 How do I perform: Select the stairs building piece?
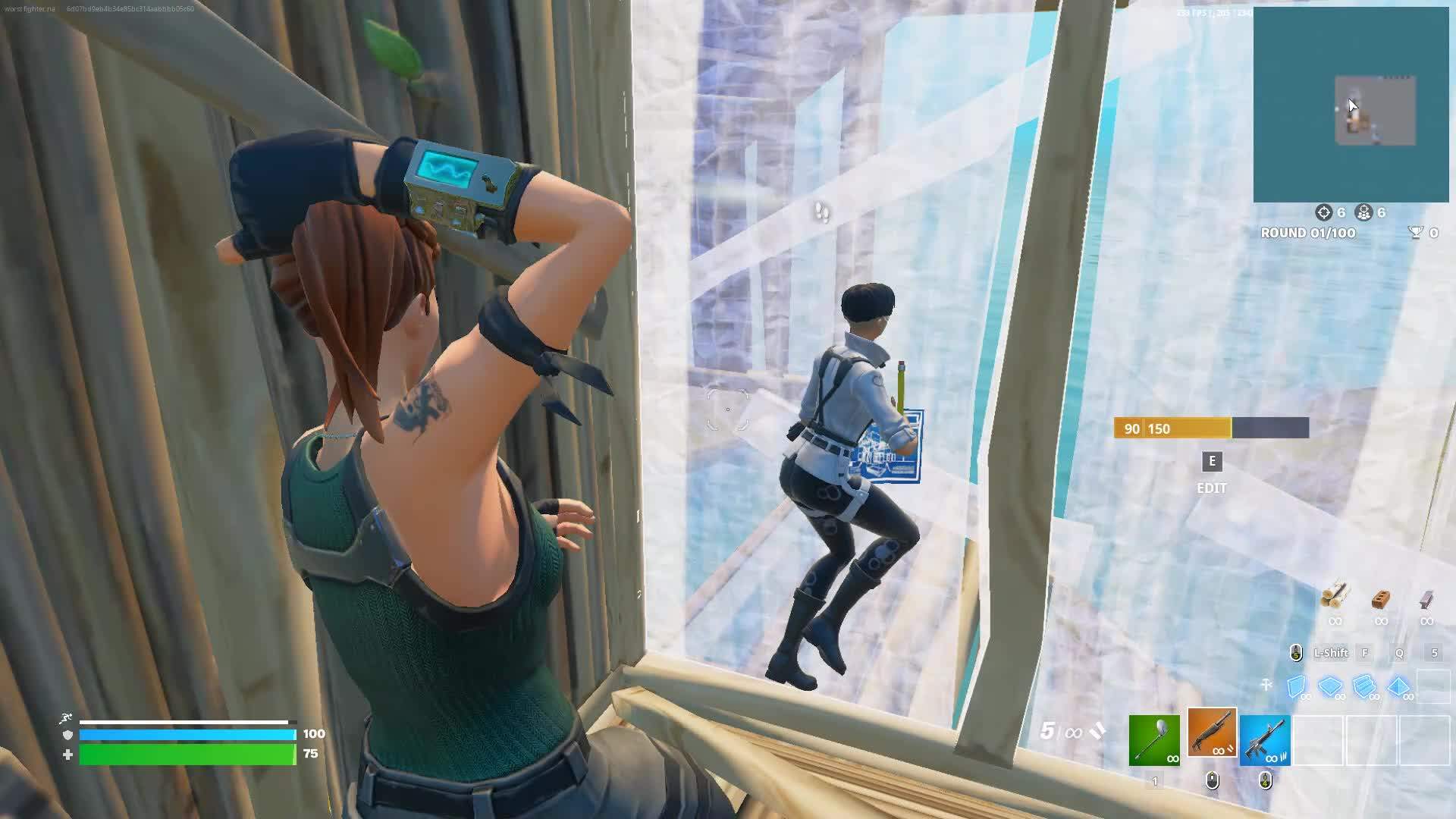[x=1364, y=686]
